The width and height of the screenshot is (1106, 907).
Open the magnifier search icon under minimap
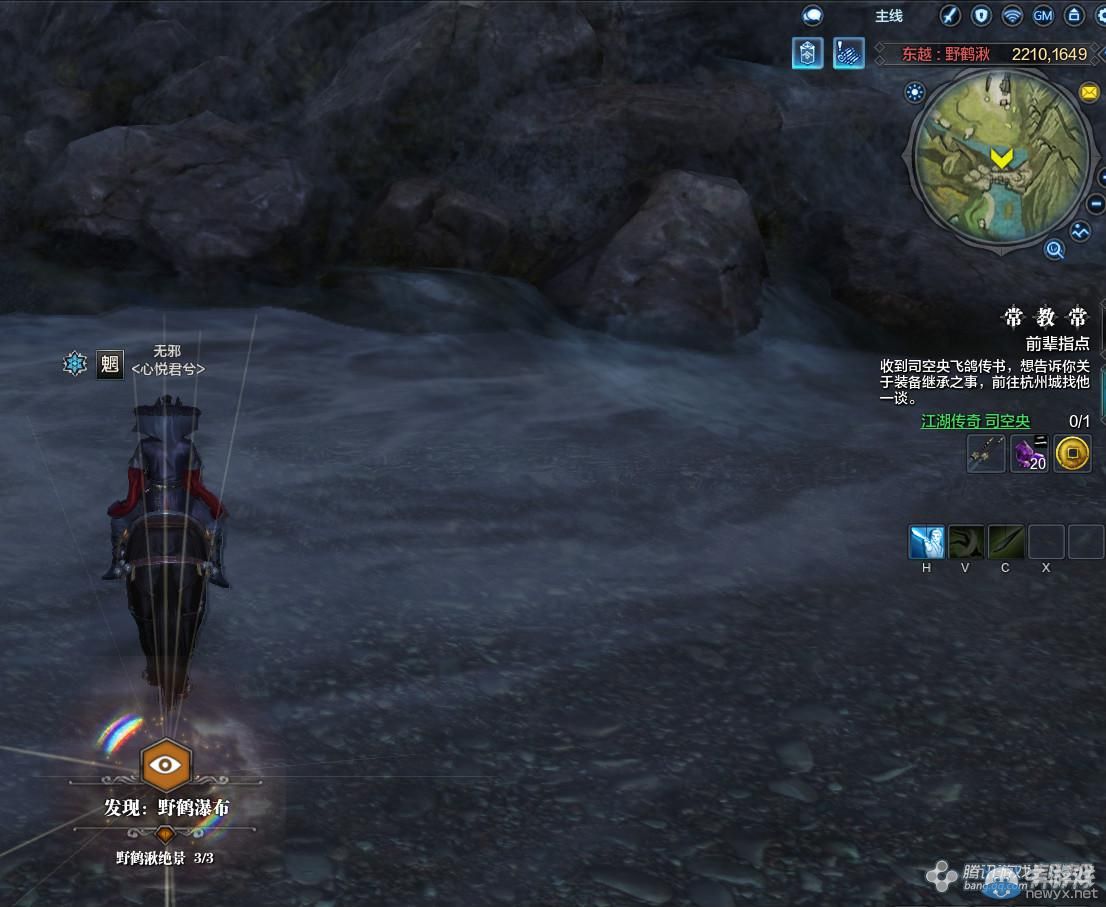[x=1054, y=249]
